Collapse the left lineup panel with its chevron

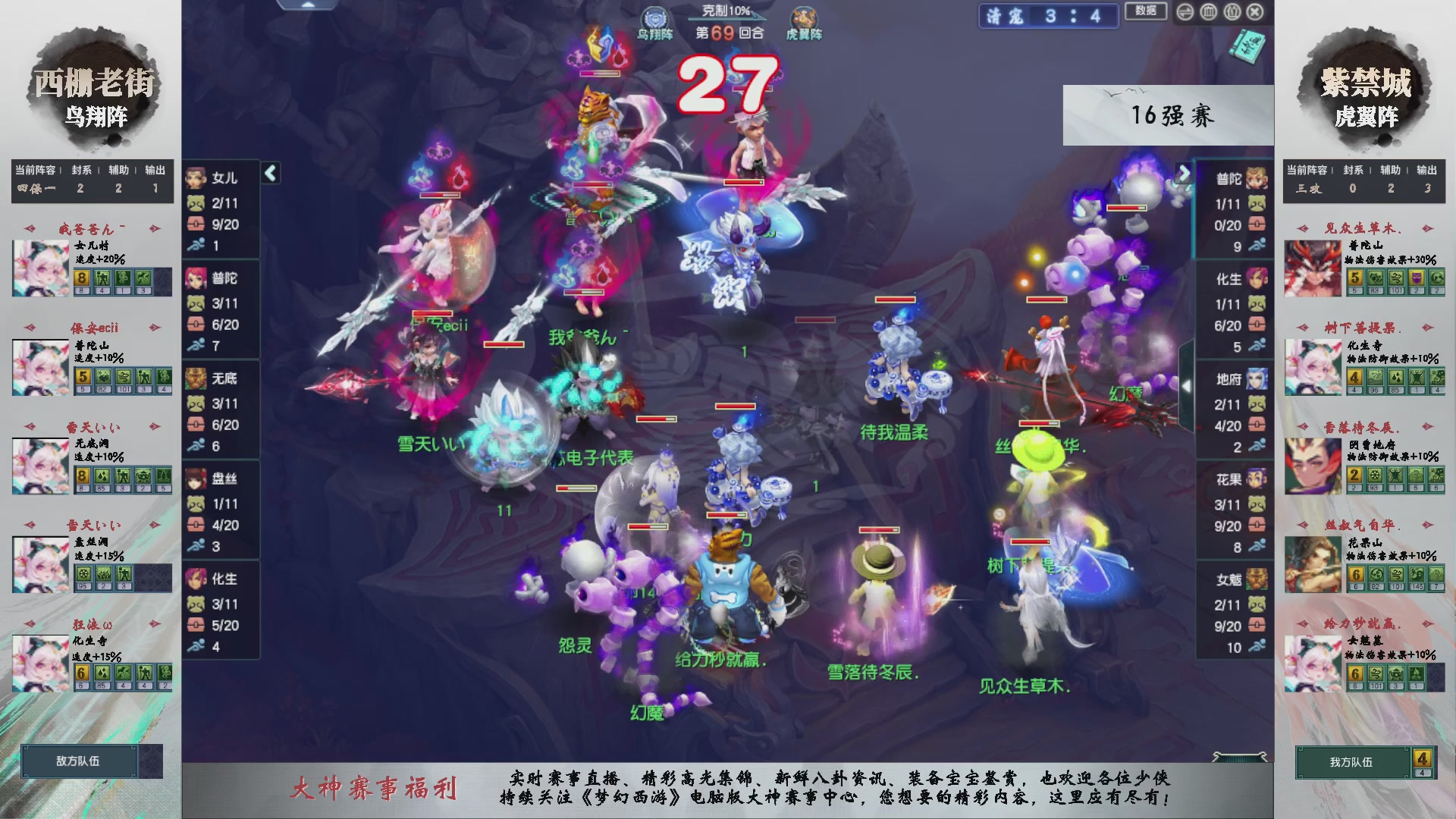(269, 173)
